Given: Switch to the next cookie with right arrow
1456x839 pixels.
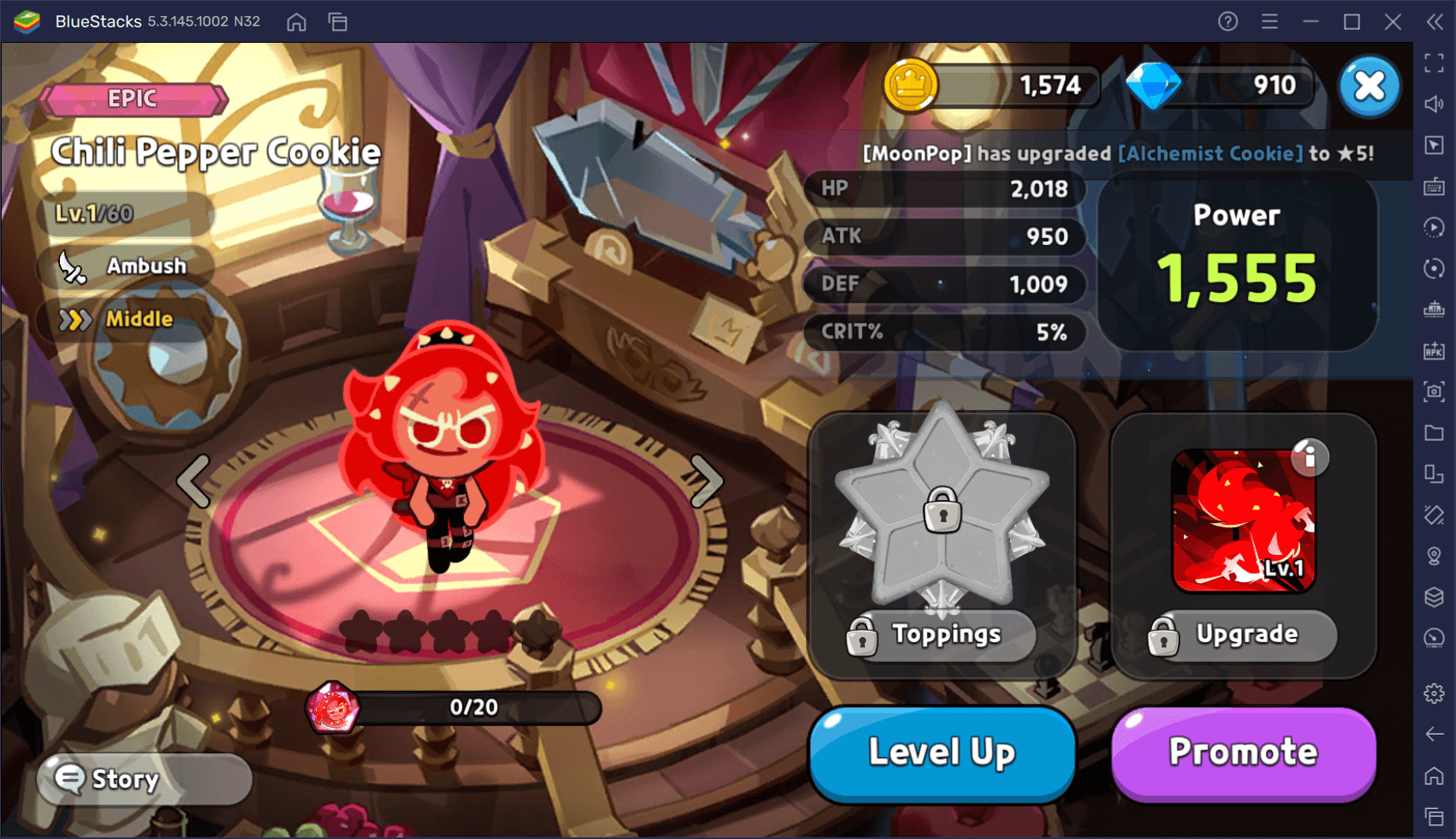Looking at the screenshot, I should click(706, 481).
